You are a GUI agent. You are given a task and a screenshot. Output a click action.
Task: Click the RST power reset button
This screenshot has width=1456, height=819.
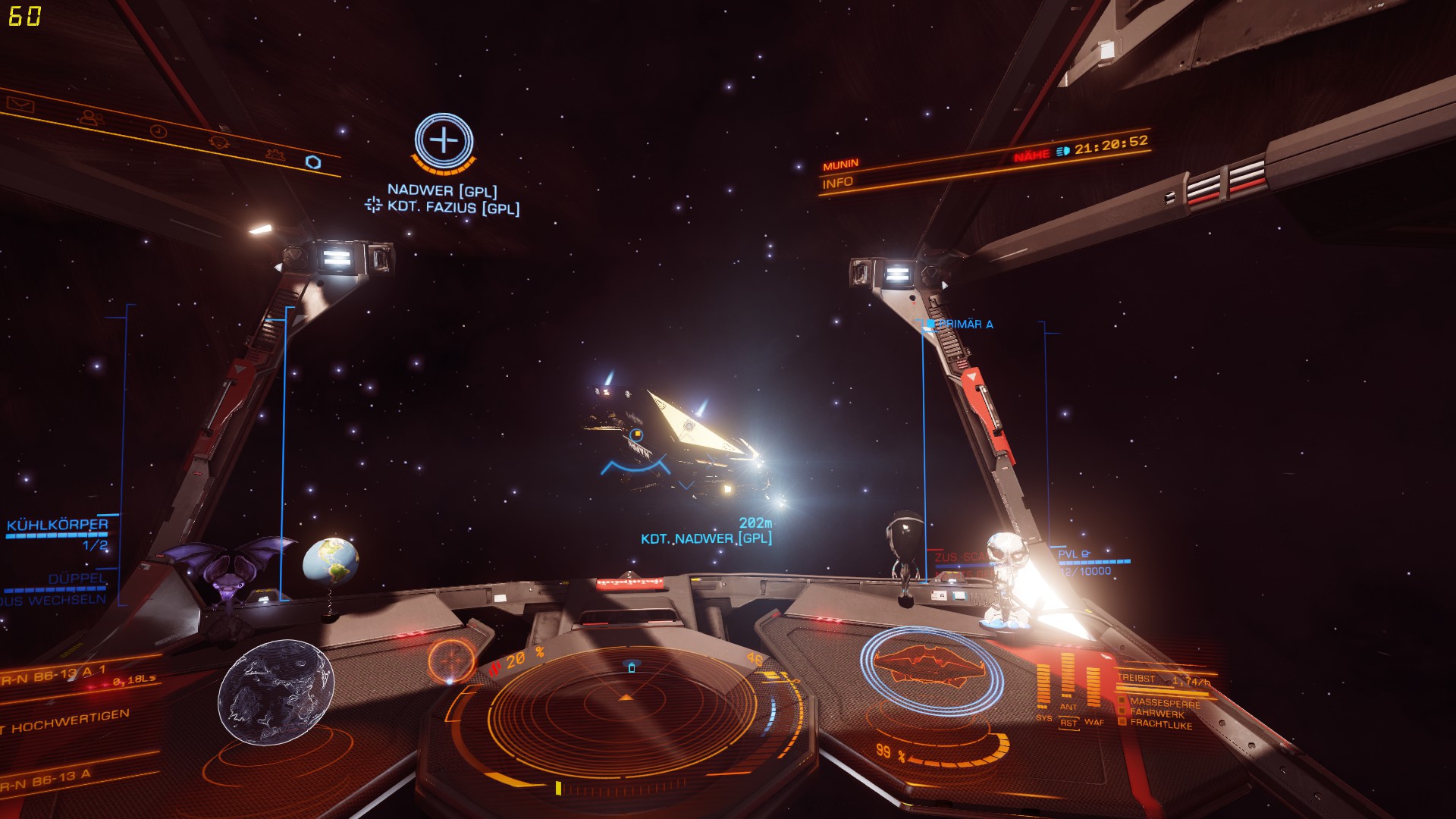coord(1068,723)
